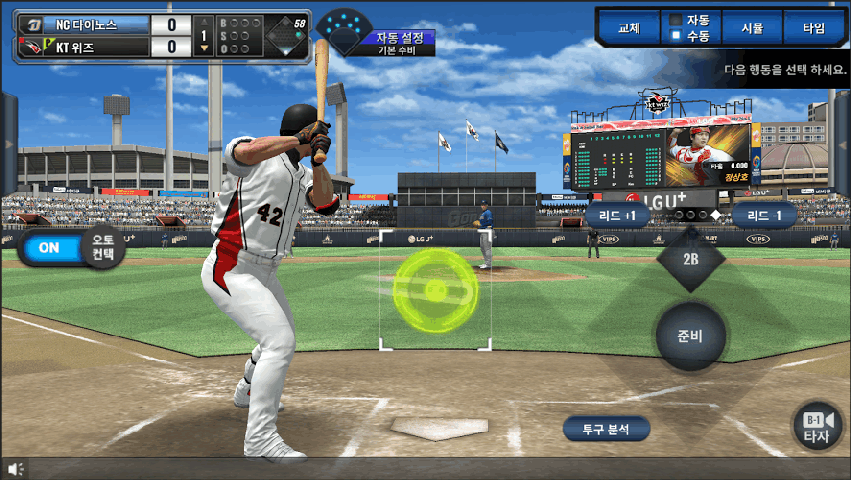Mute sound with the speaker icon
Image resolution: width=851 pixels, height=480 pixels.
pyautogui.click(x=15, y=468)
